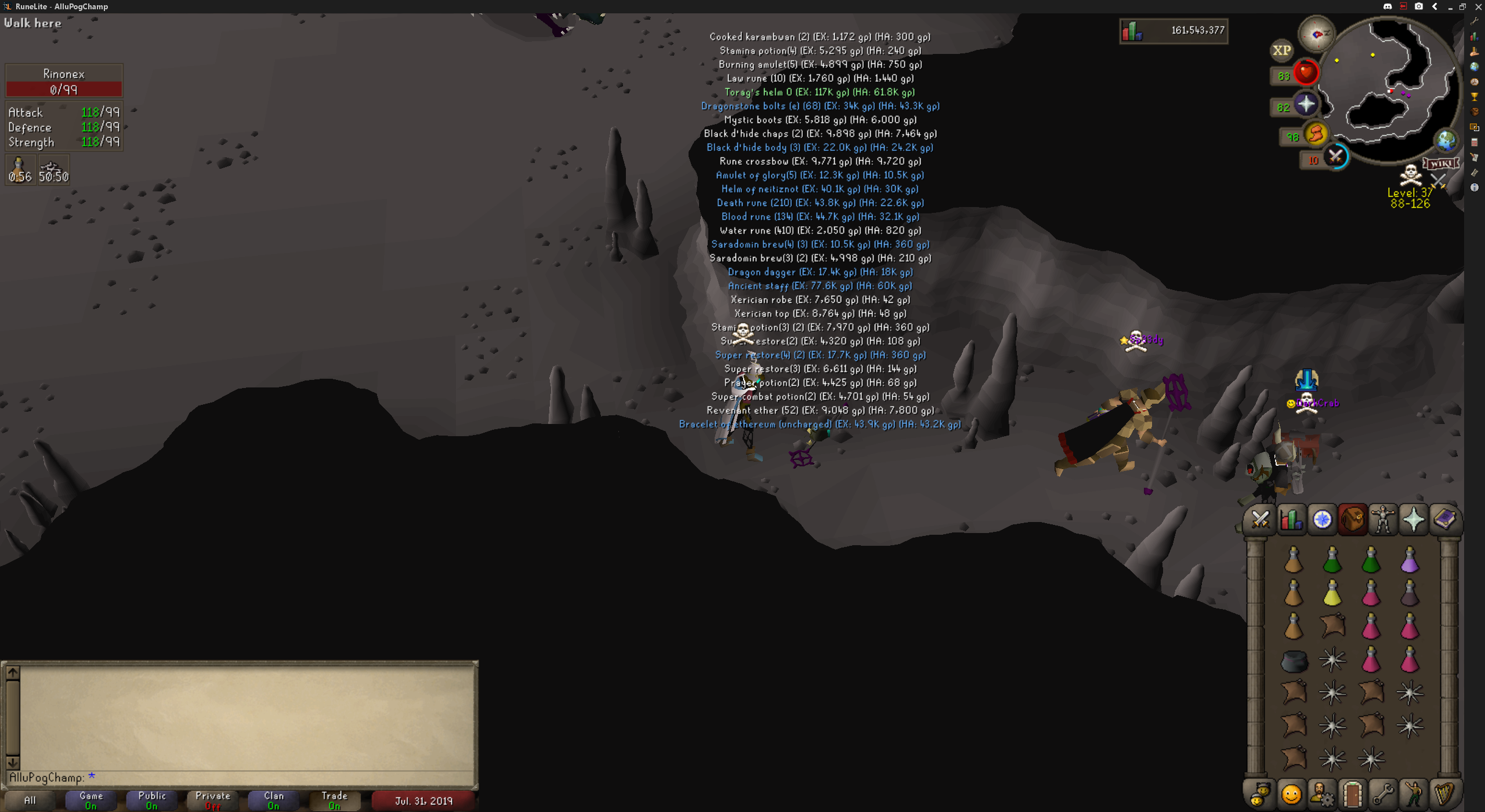The height and width of the screenshot is (812, 1485).
Task: Open the wrench Settings tab
Action: pos(1383,794)
